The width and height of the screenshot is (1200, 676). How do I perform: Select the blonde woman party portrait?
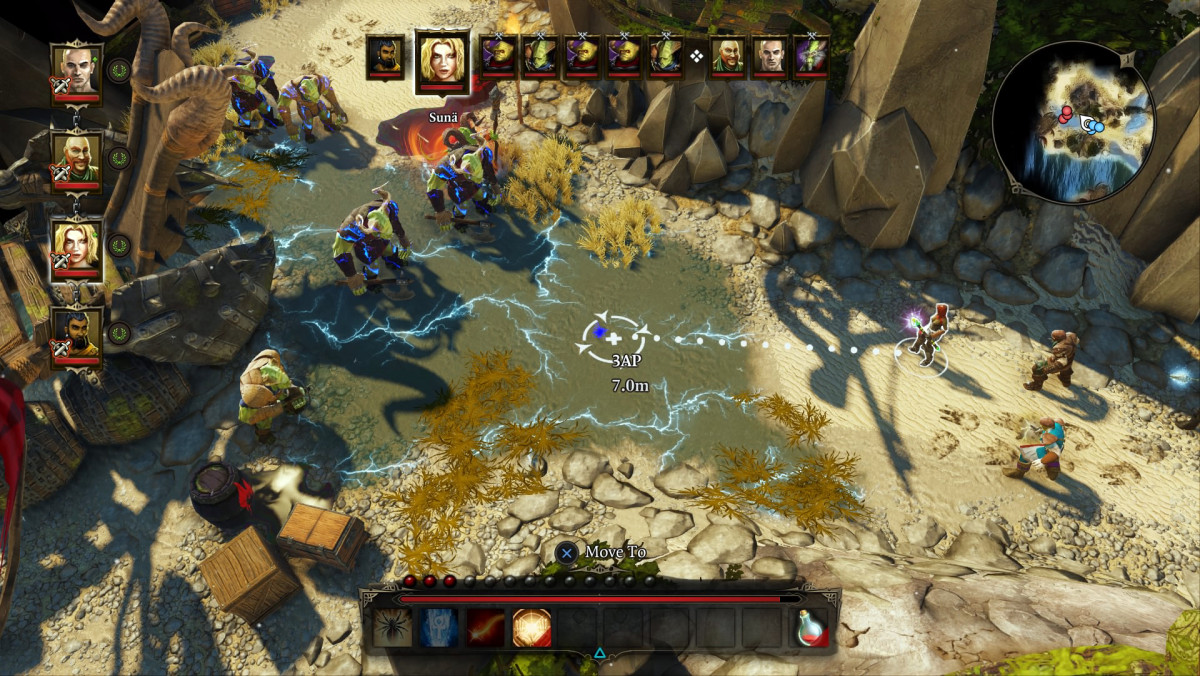76,245
